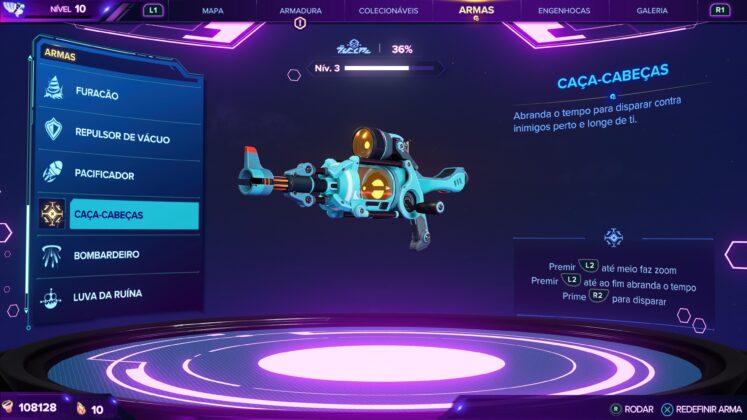This screenshot has height=420, width=747.
Task: Select the Armas tab
Action: 476,10
